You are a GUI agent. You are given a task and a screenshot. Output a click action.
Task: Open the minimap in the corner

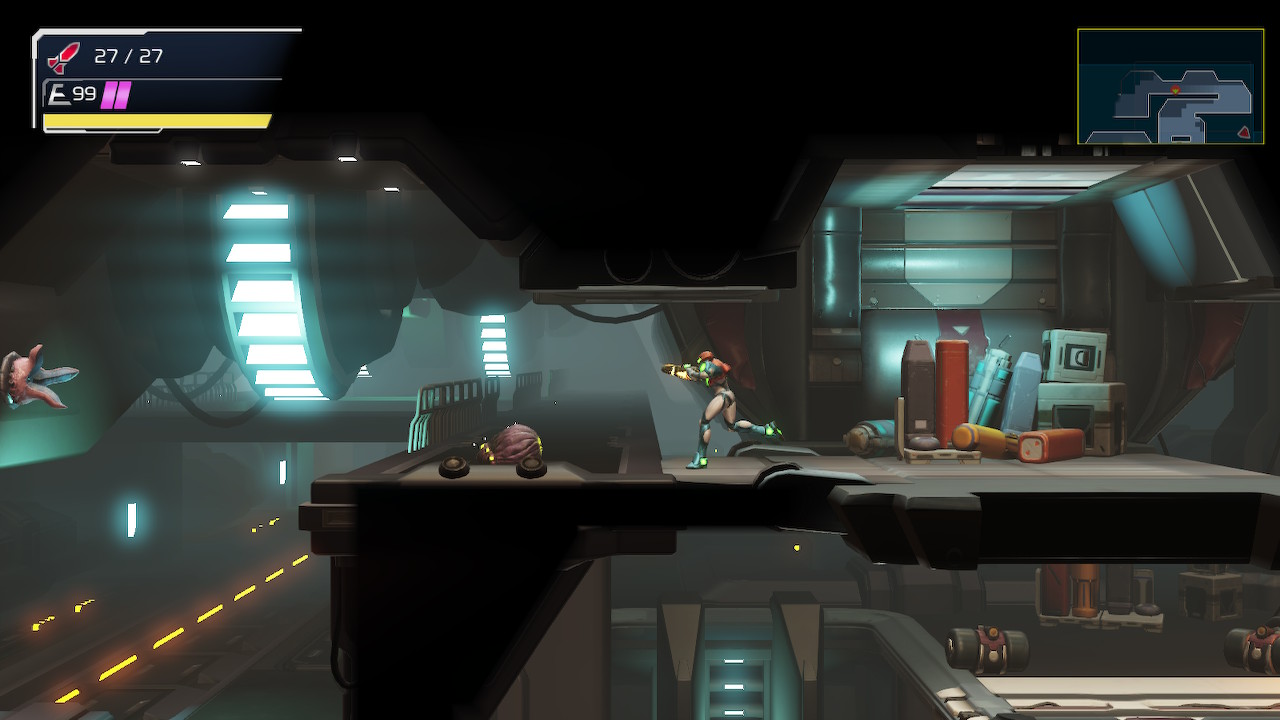[x=1170, y=86]
